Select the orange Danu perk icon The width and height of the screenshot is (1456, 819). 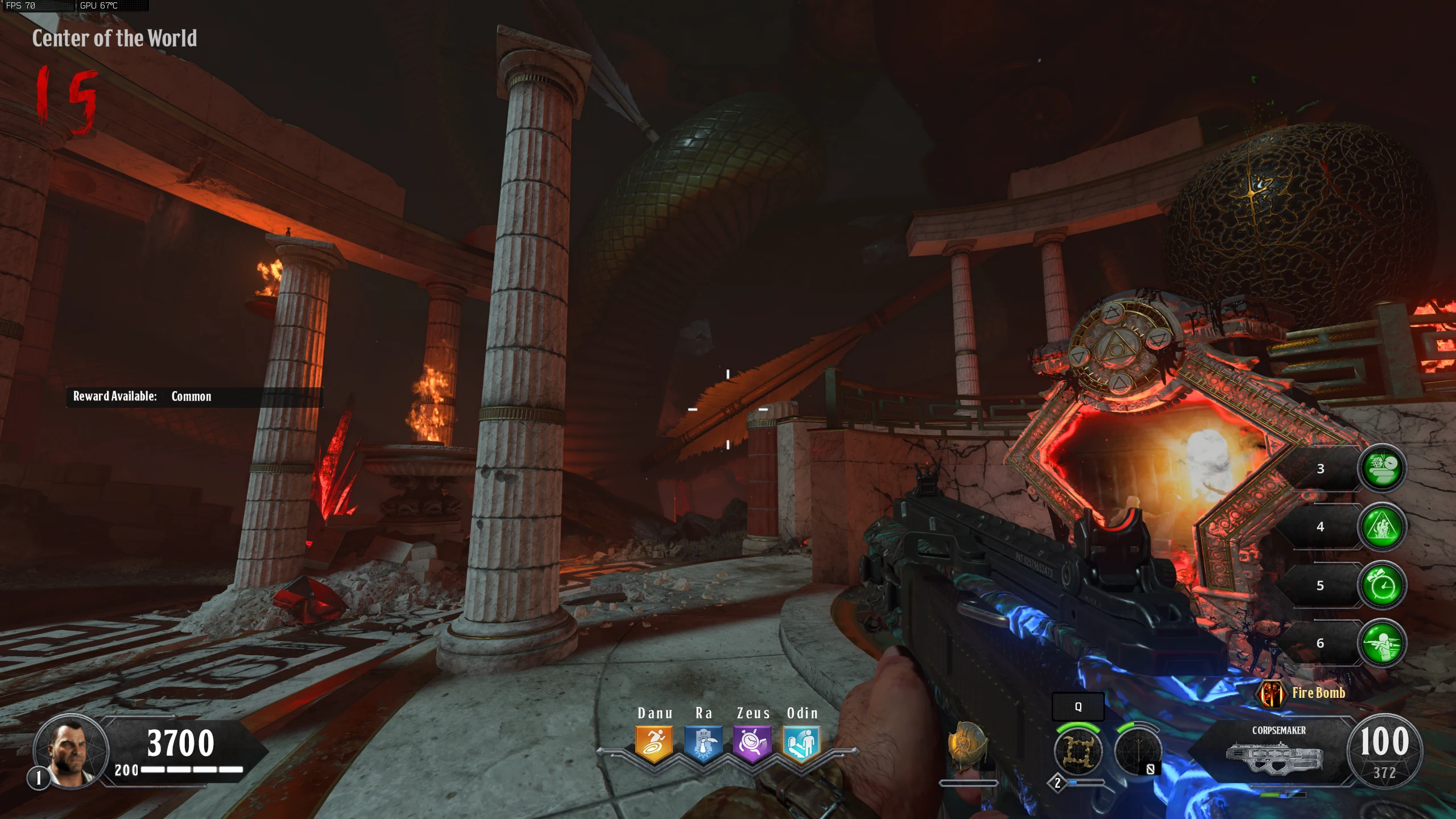pyautogui.click(x=654, y=743)
